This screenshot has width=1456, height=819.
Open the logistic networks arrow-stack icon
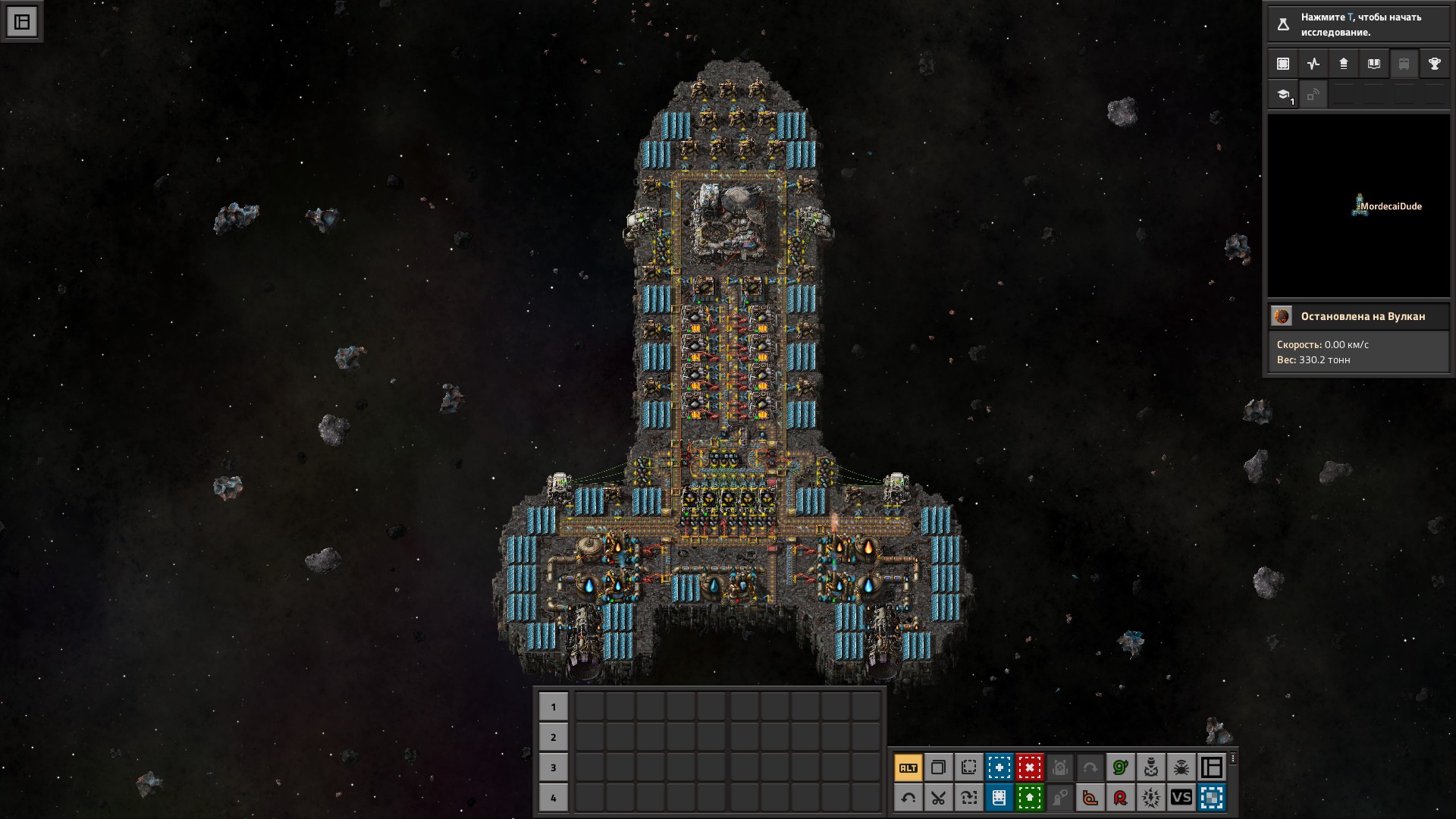tap(1343, 64)
